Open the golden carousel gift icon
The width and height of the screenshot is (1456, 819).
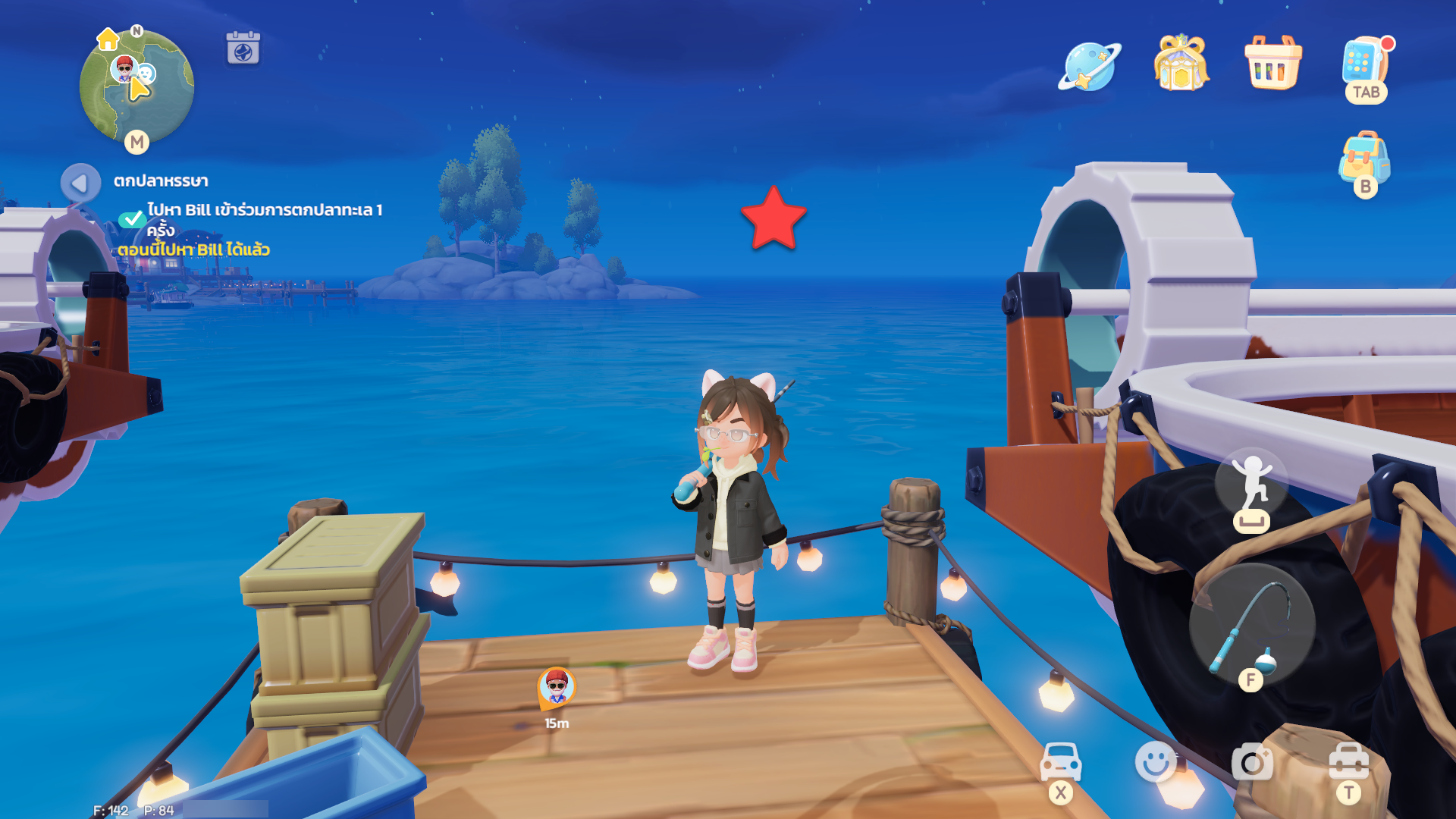point(1181,64)
